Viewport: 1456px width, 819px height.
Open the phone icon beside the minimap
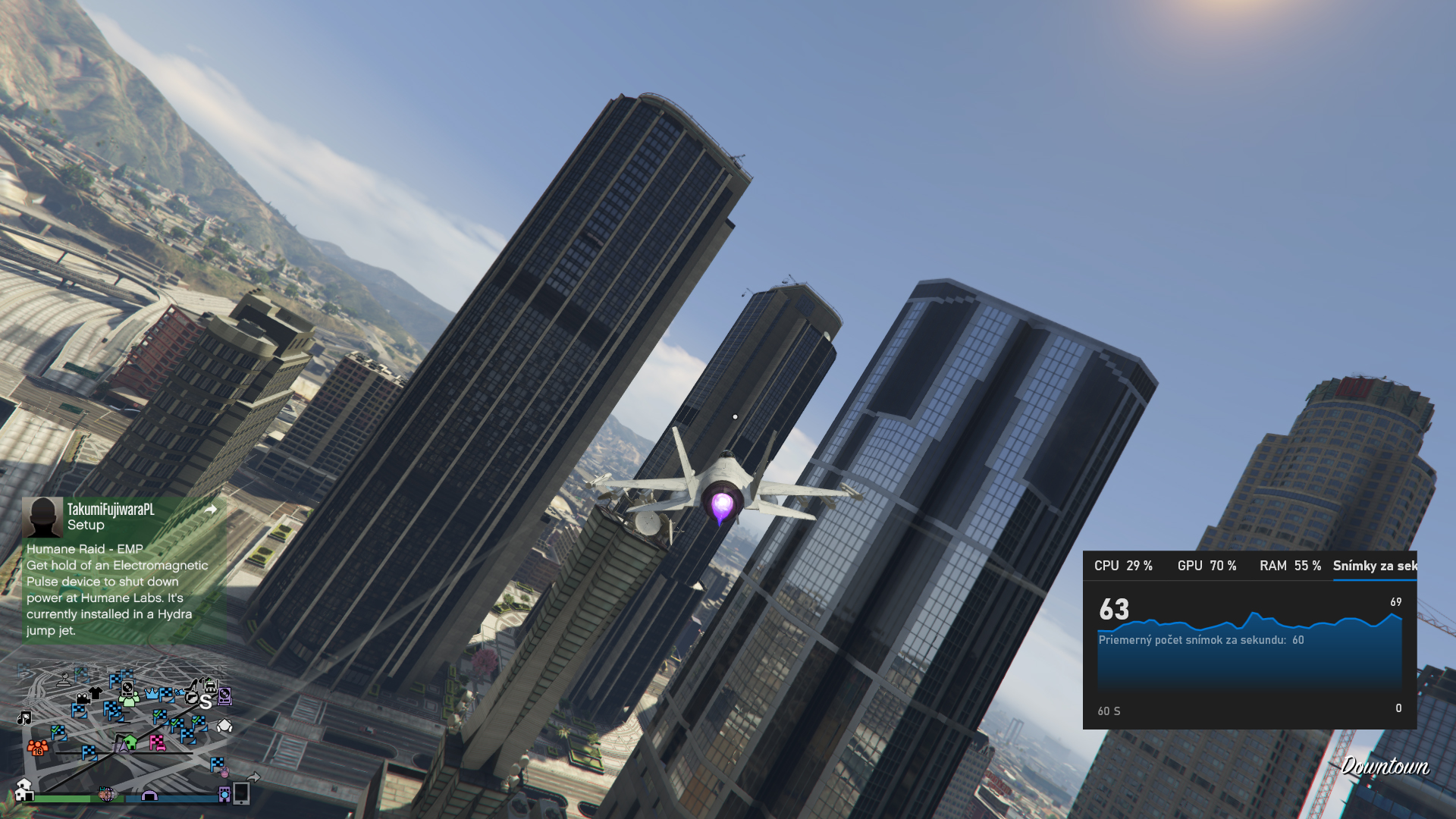(x=241, y=793)
